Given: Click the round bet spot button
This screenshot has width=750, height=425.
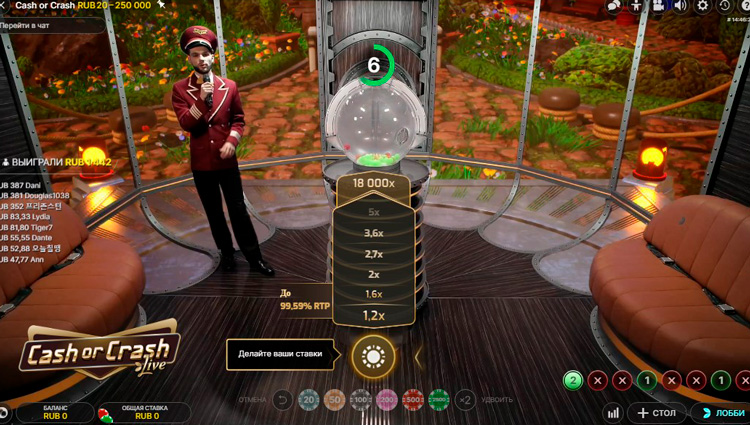Looking at the screenshot, I should pyautogui.click(x=373, y=356).
